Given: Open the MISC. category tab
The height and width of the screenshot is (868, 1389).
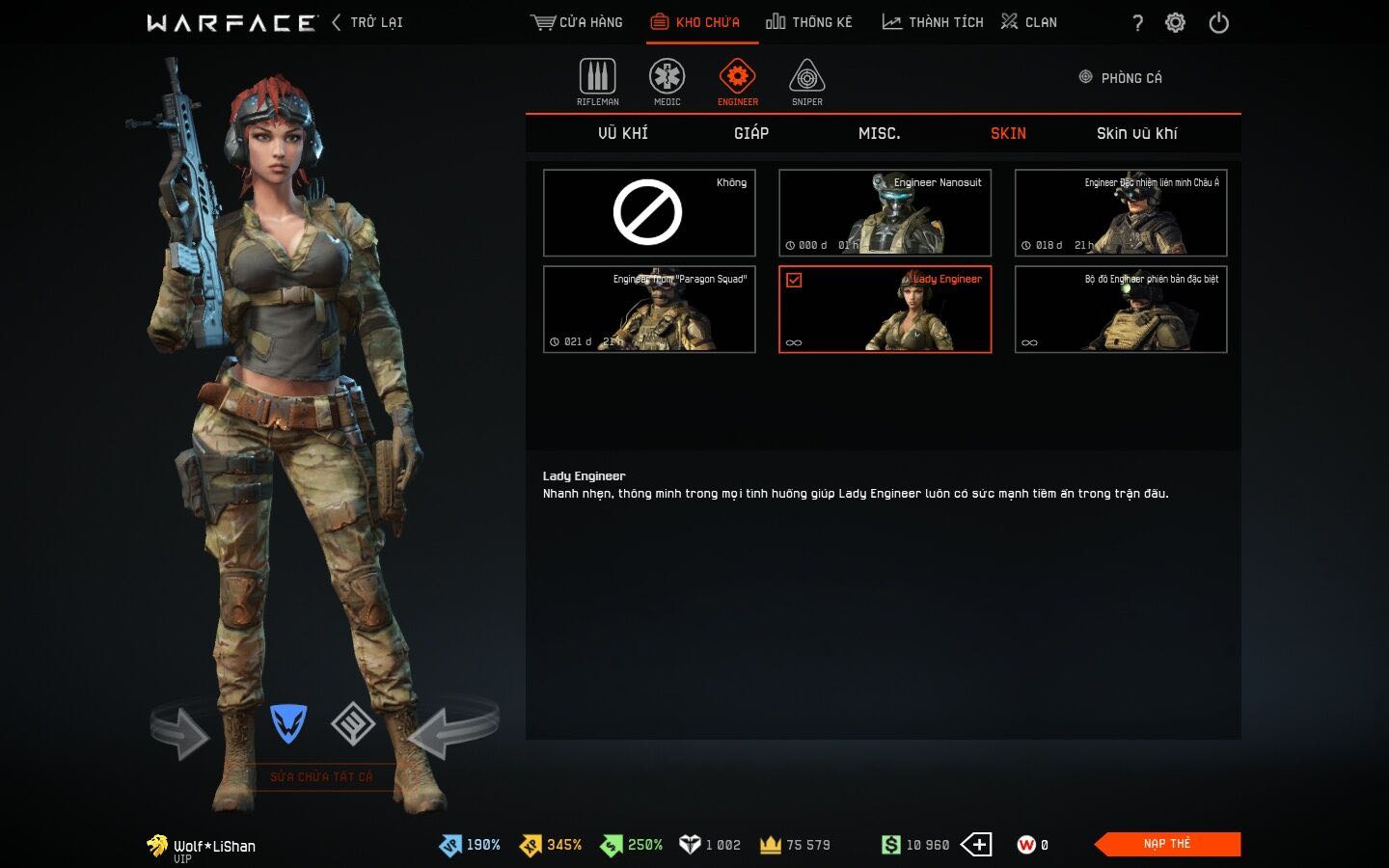Looking at the screenshot, I should tap(880, 133).
